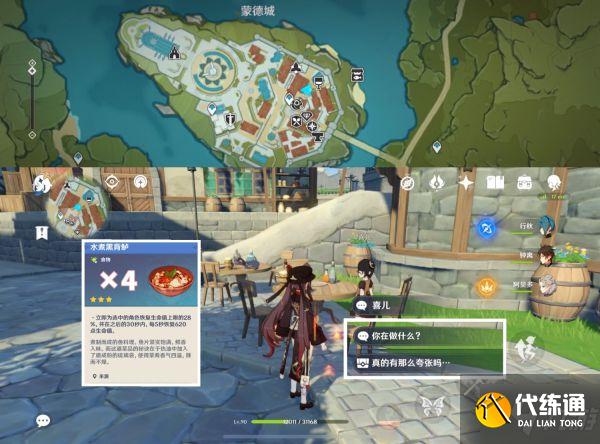Select the dialogue option "真的有那么夸张吗…"

[425, 363]
